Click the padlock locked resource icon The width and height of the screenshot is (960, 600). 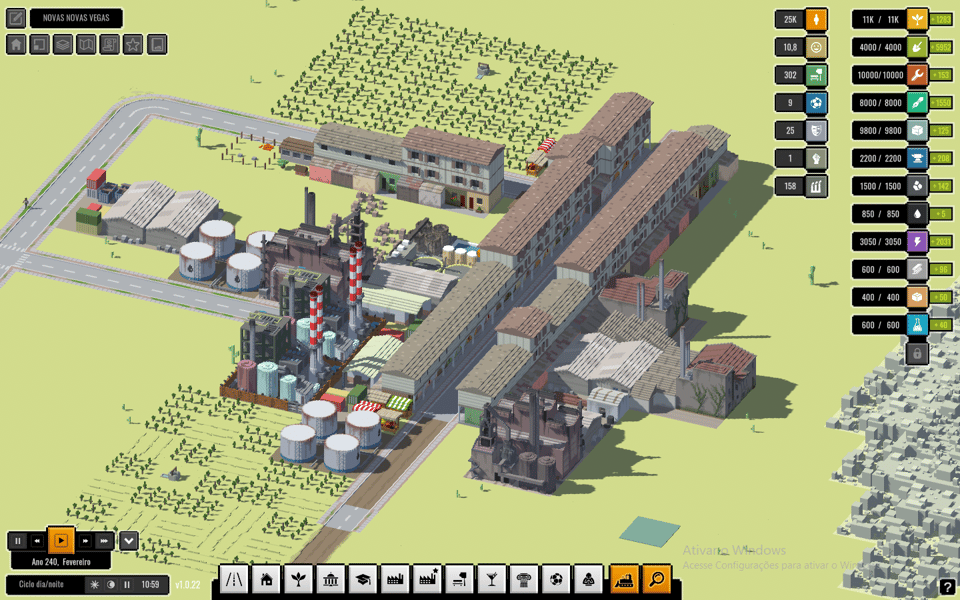point(916,353)
